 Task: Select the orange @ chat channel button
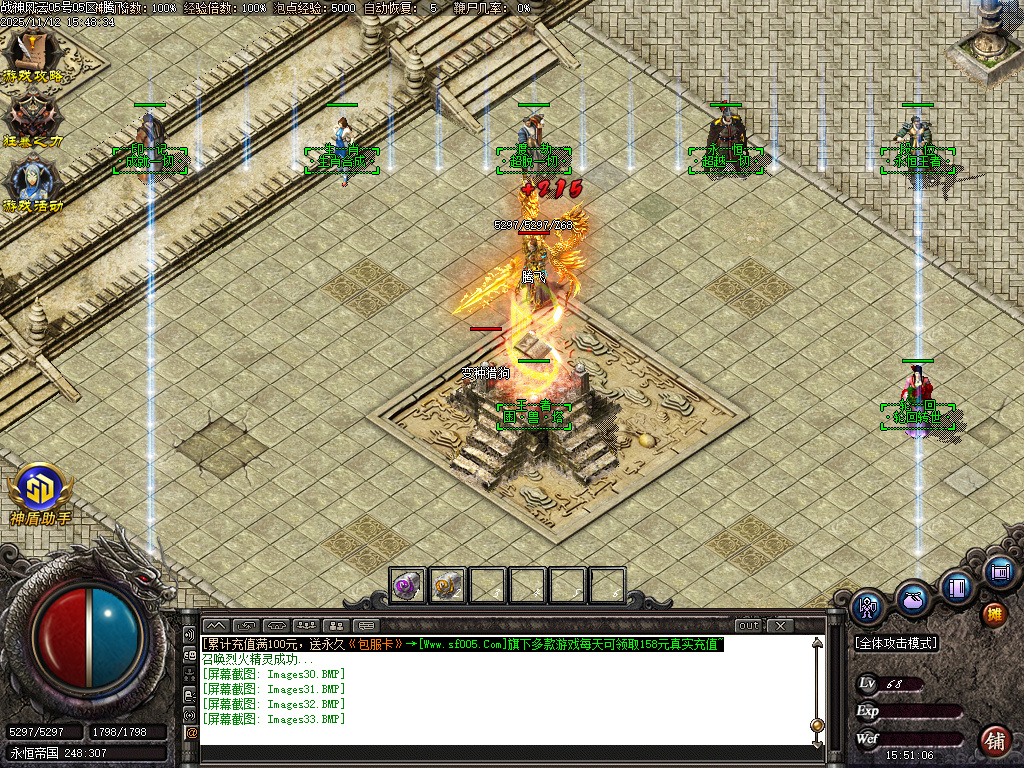pyautogui.click(x=191, y=733)
